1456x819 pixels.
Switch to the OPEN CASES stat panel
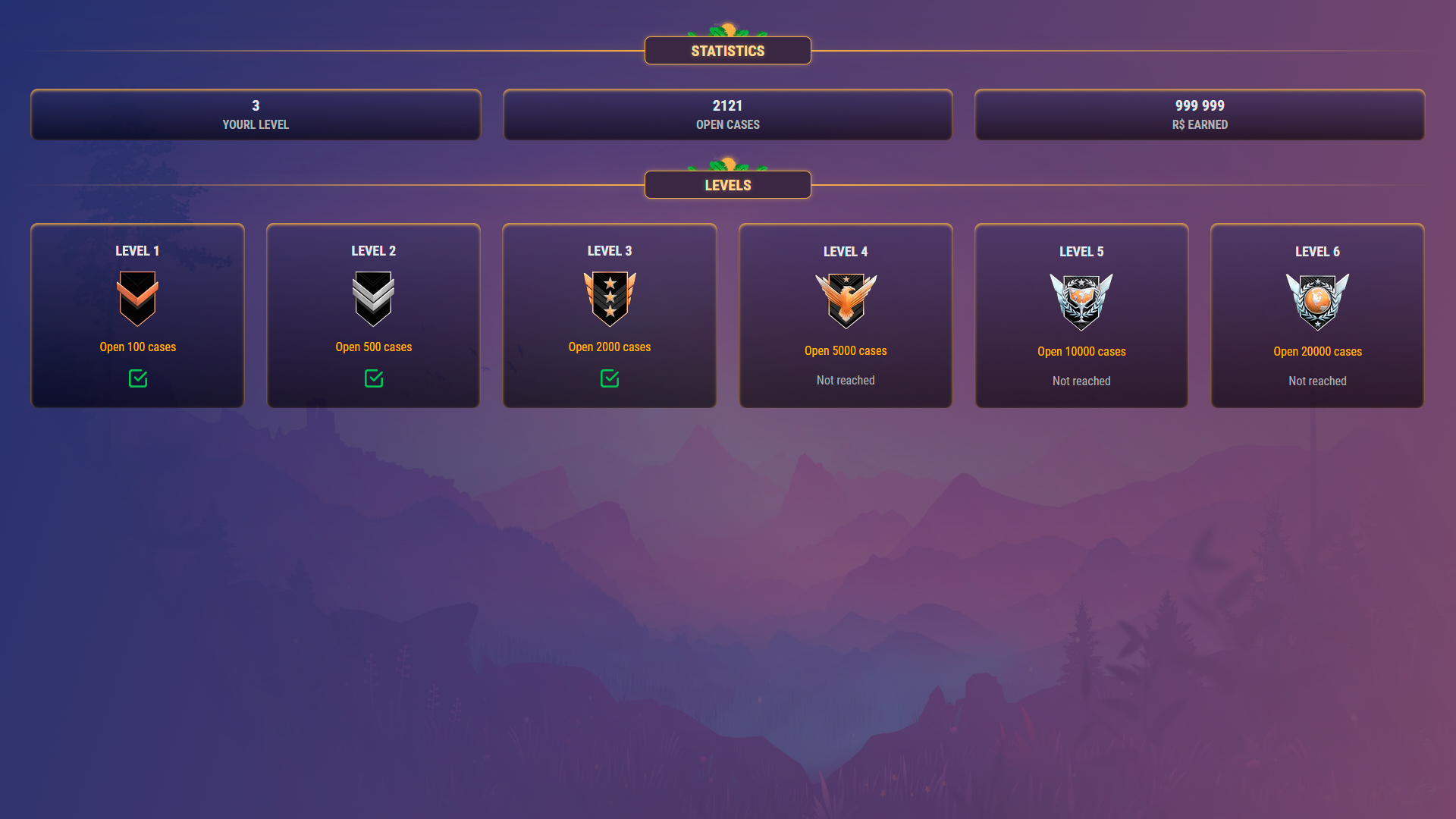coord(727,115)
